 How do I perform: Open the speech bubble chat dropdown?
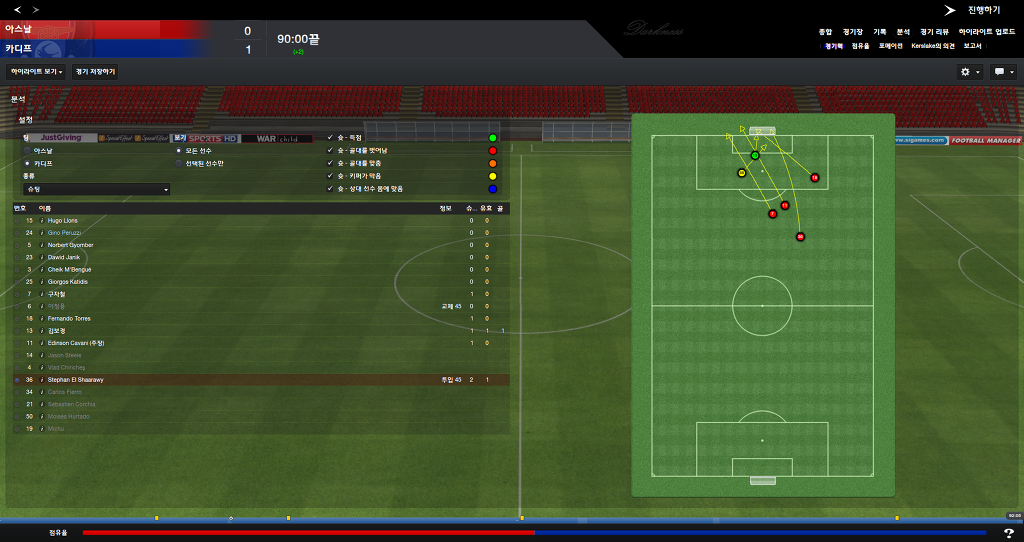coord(1002,72)
